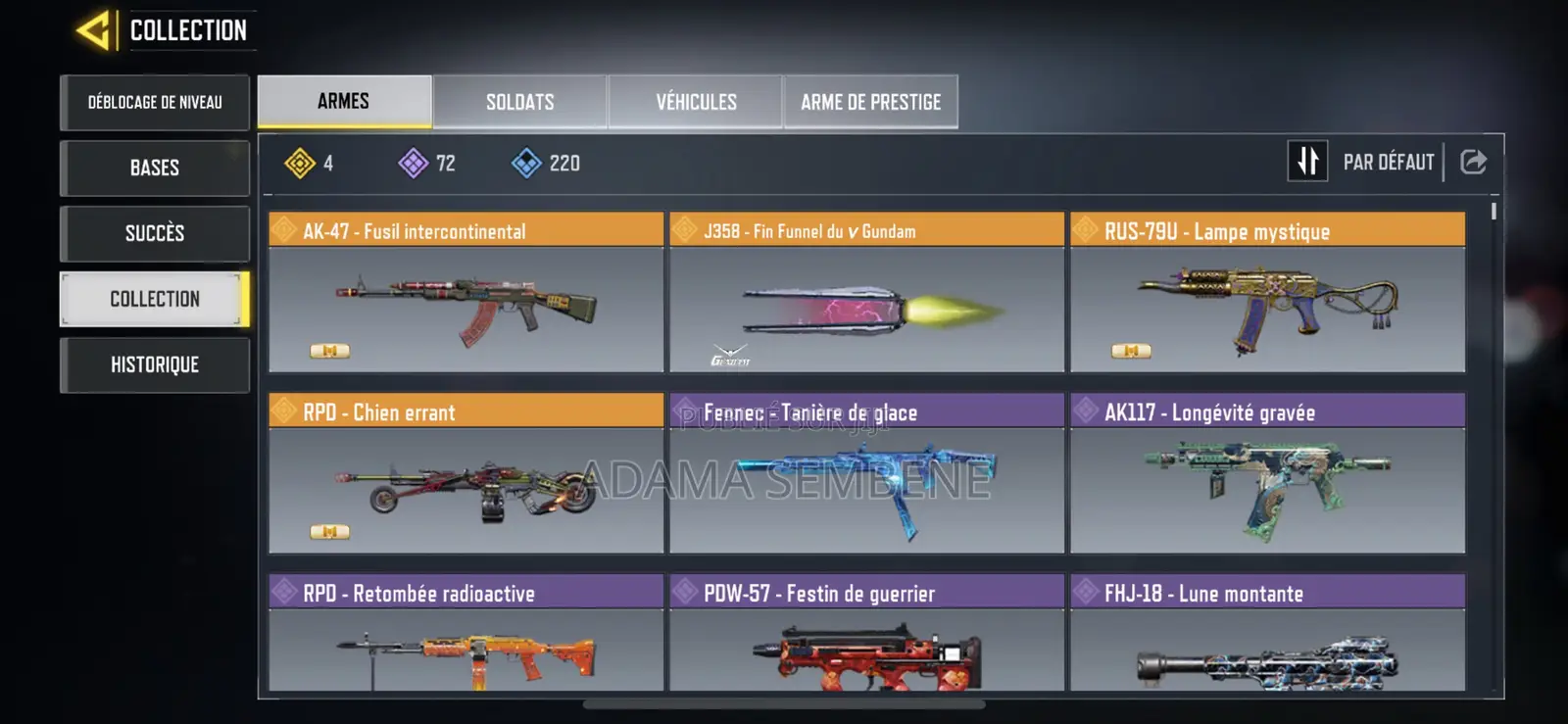Screen dimensions: 1568x724
Task: Open the PAR DÉFAUT sorting option
Action: pos(1388,161)
